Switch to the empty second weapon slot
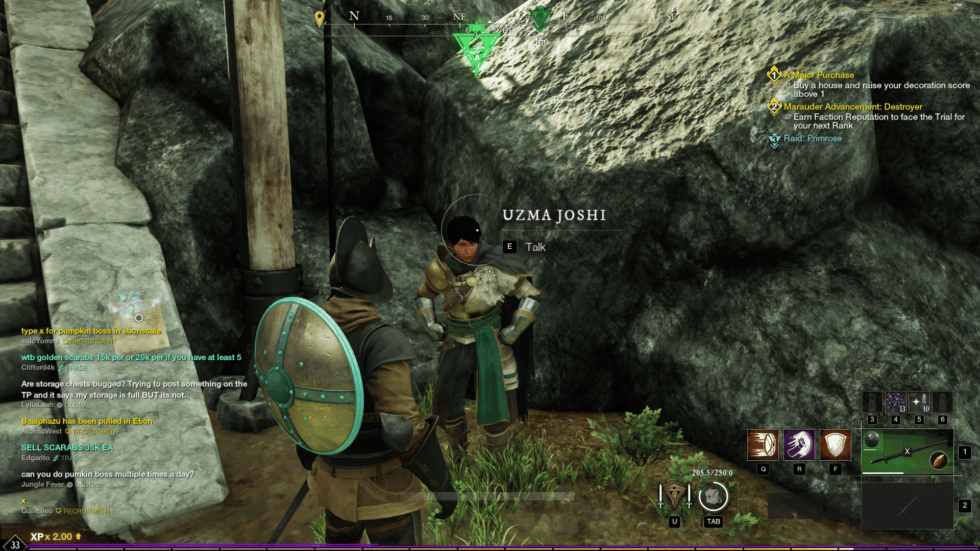 click(906, 505)
